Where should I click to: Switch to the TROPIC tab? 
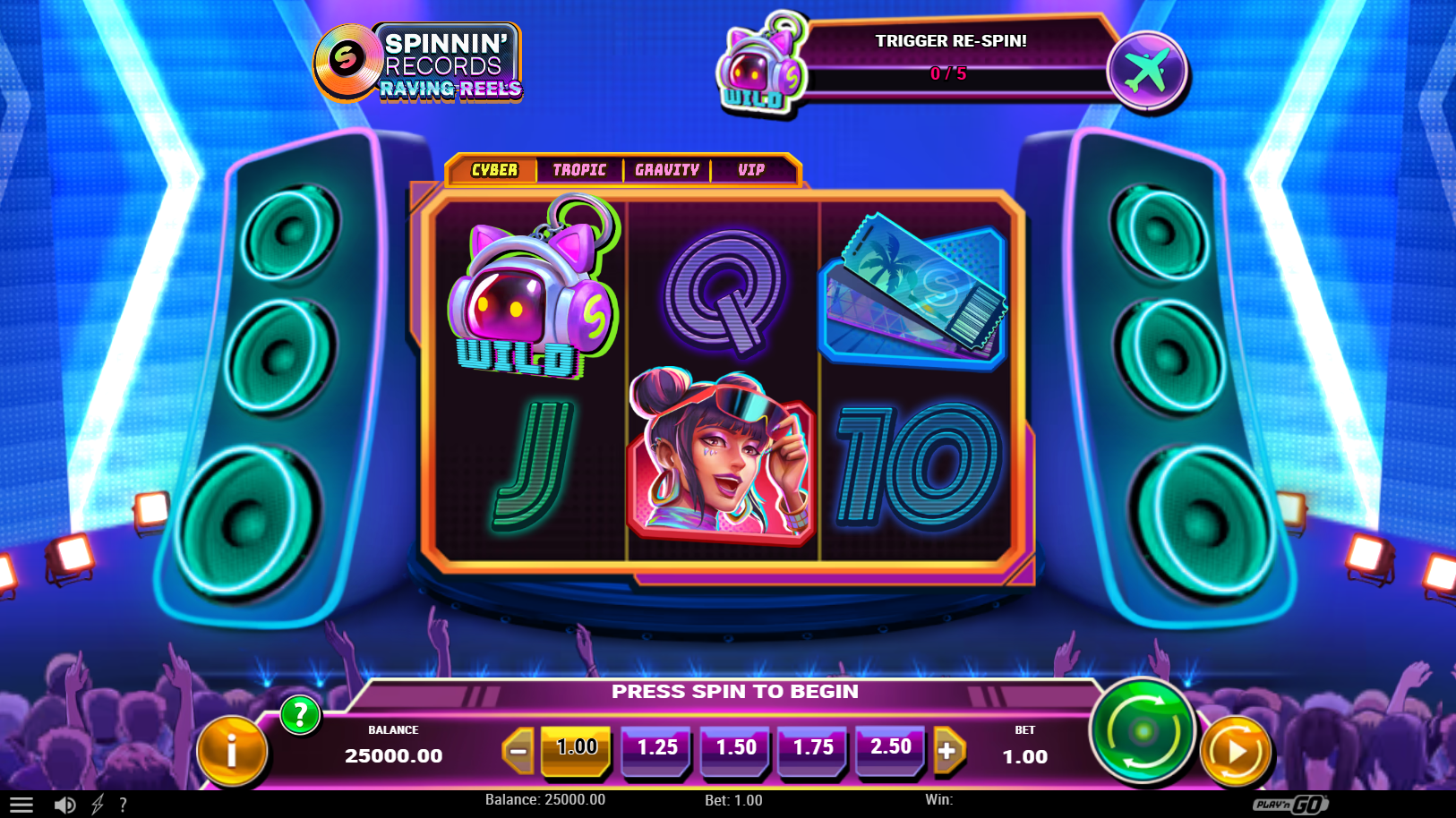[578, 169]
